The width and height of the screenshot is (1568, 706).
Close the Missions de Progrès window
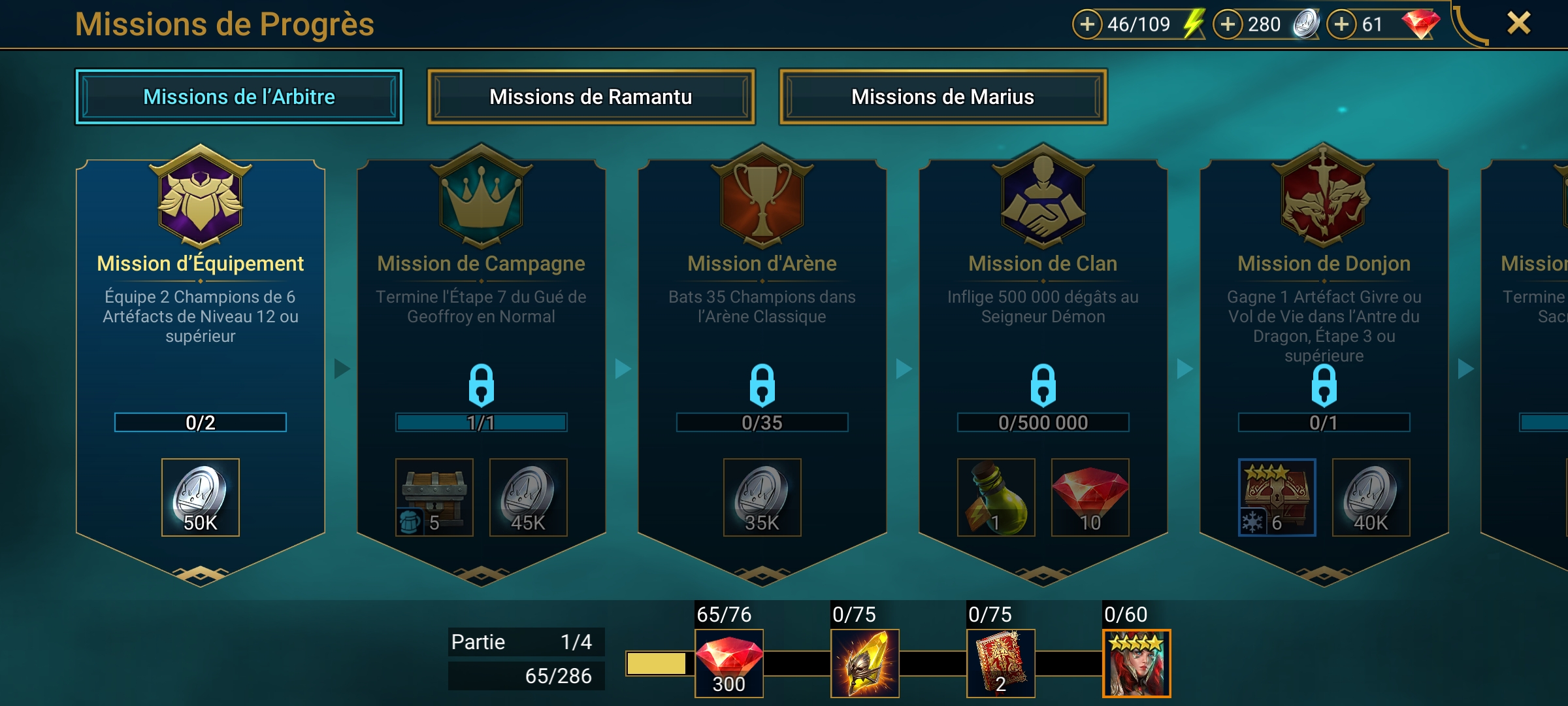click(1518, 24)
